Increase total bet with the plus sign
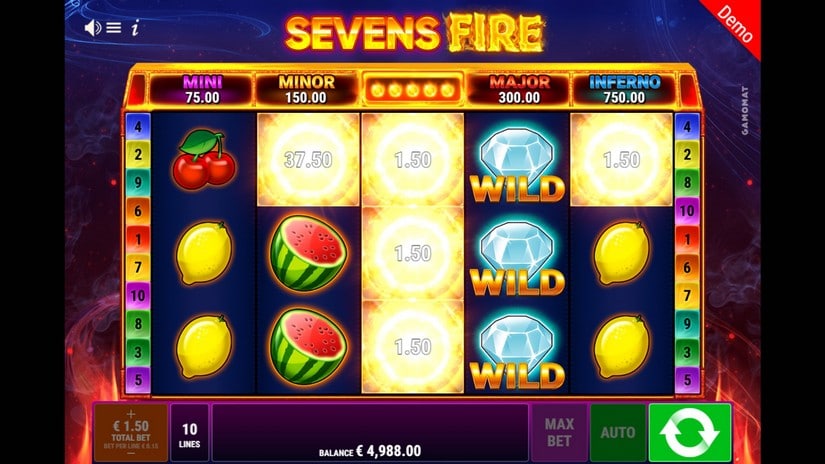Viewport: 825px width, 464px height. click(130, 412)
